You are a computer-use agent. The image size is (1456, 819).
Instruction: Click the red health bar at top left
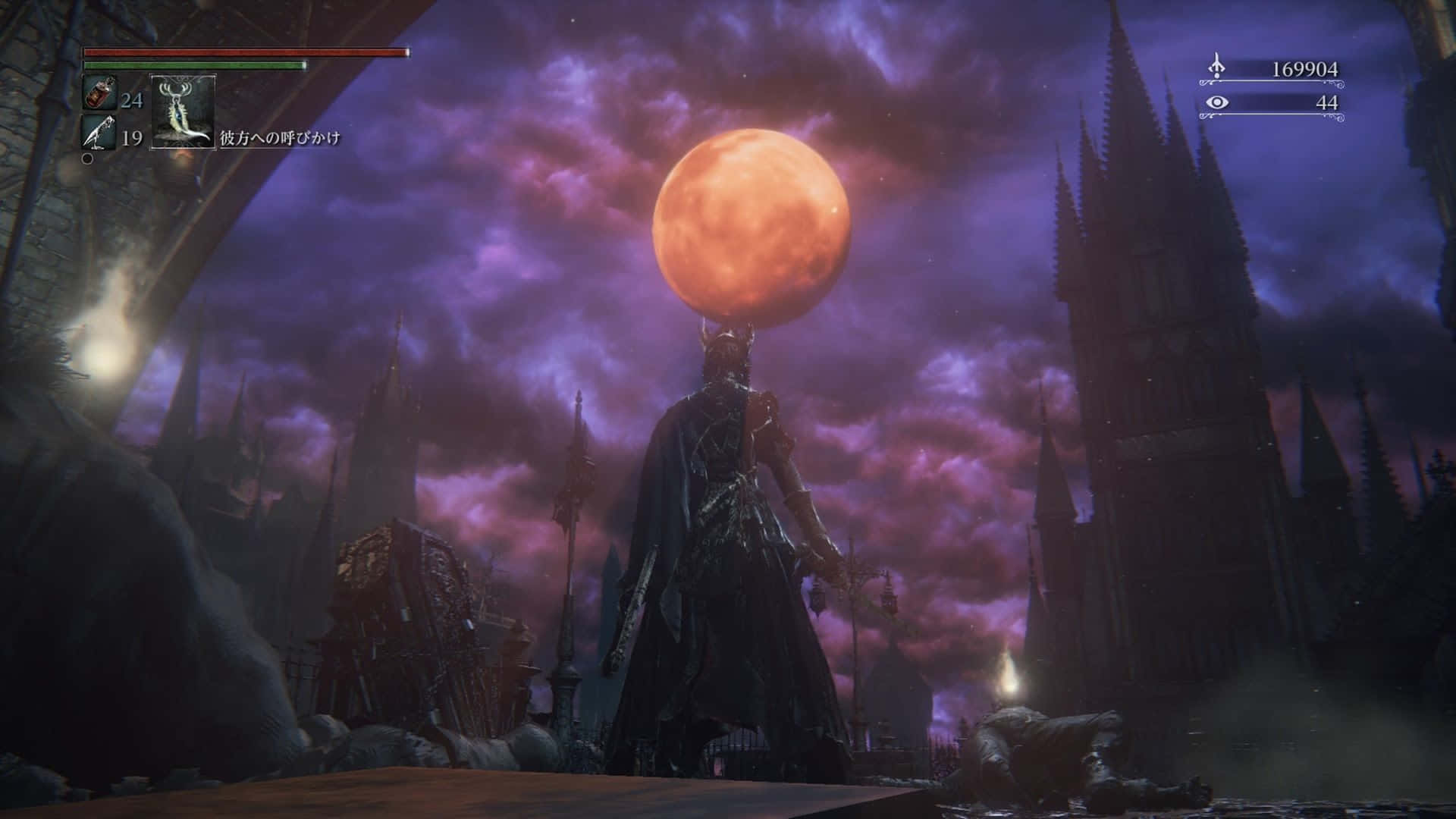246,53
